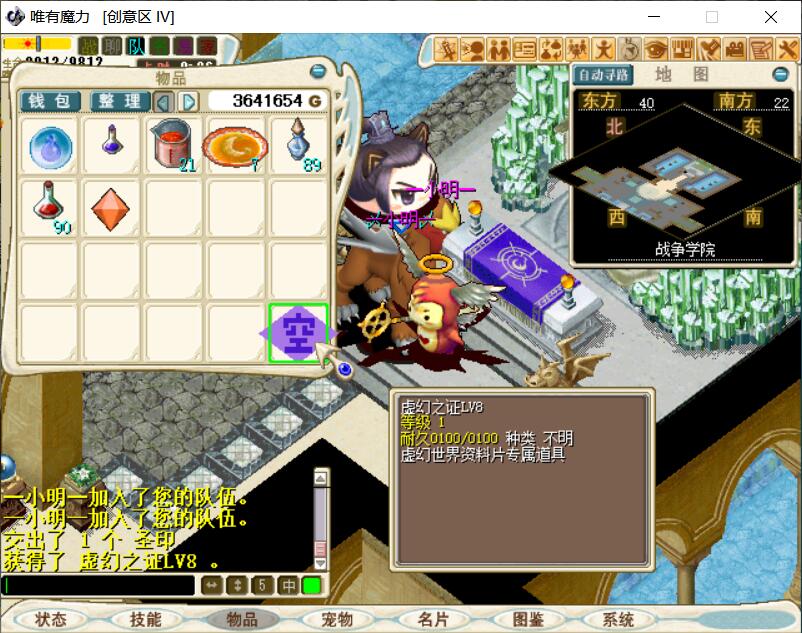Click the 自动寻路 auto-pathfinding button
Viewport: 802px width, 633px height.
pos(603,75)
